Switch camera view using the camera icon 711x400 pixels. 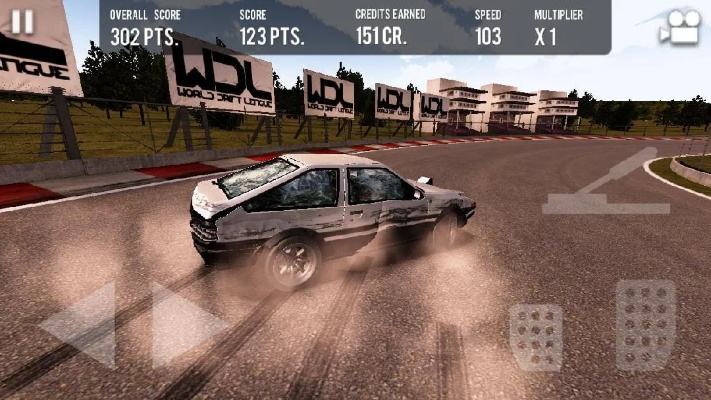680,27
